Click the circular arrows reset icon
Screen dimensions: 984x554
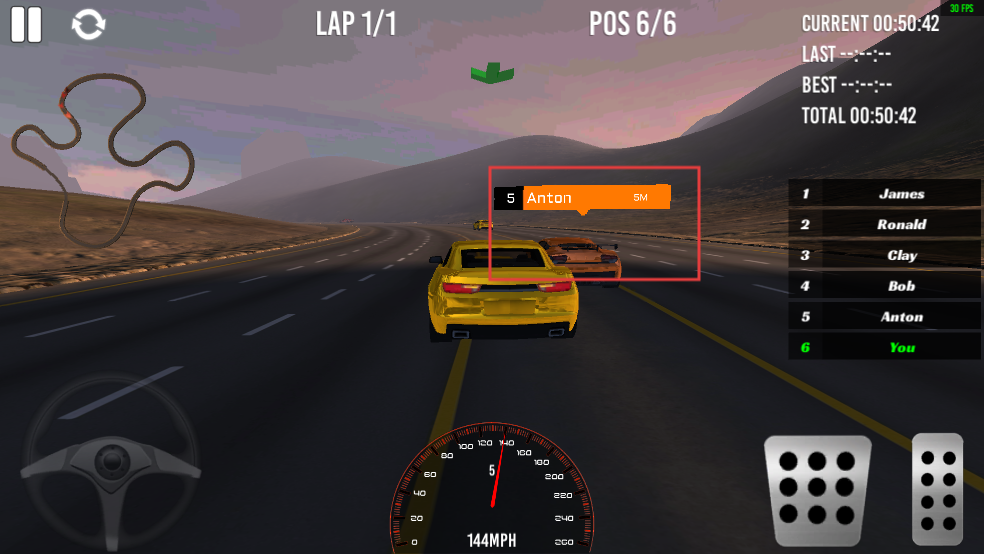[89, 25]
